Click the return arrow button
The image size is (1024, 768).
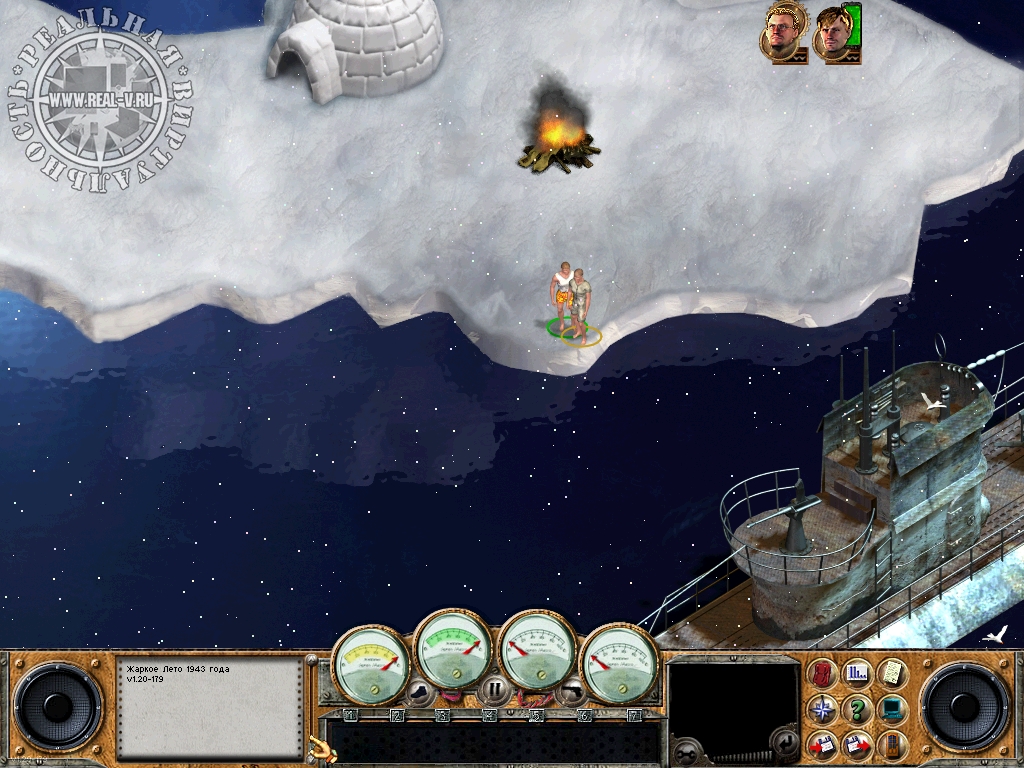click(x=786, y=743)
